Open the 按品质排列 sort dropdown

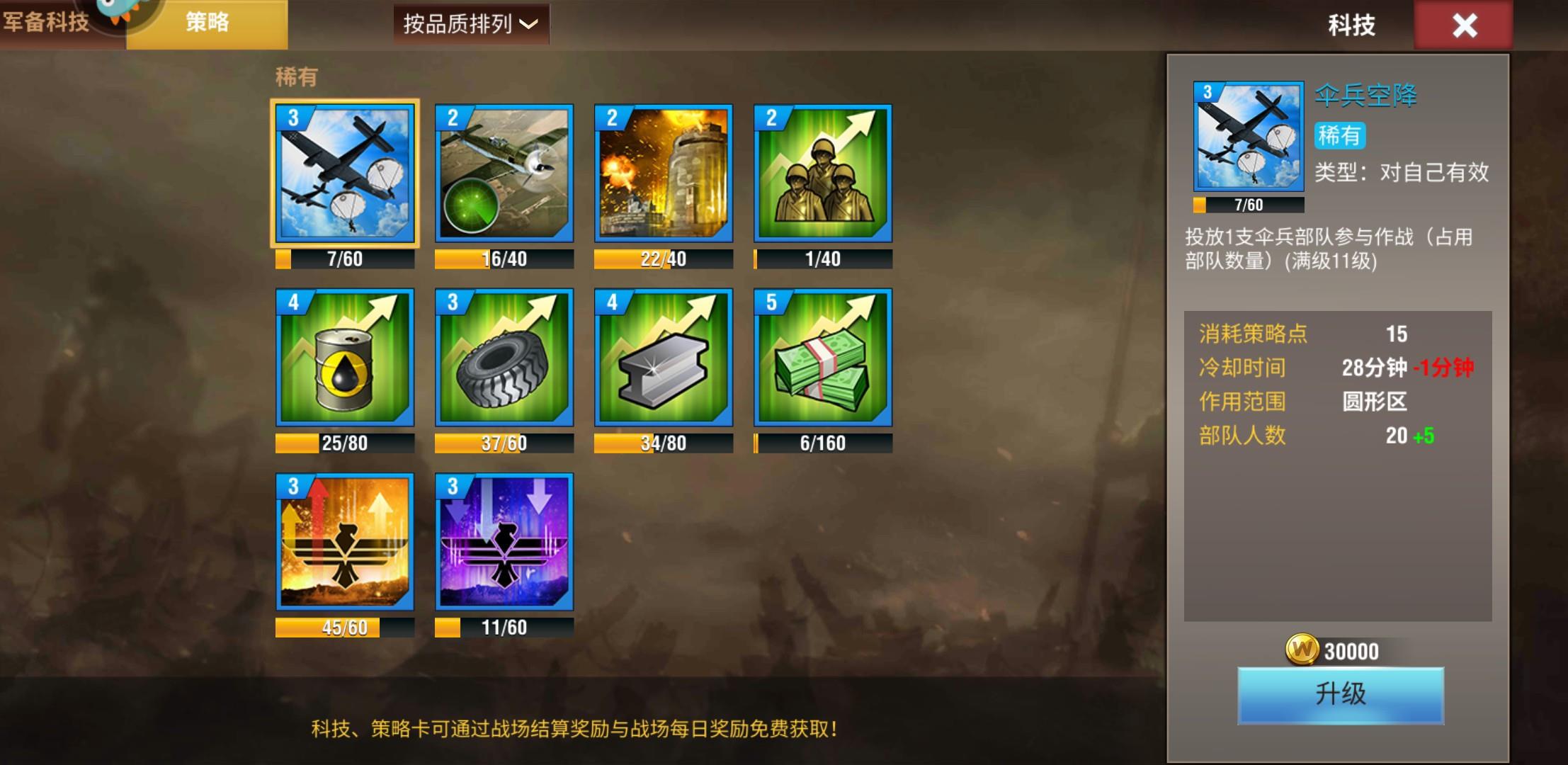(471, 24)
